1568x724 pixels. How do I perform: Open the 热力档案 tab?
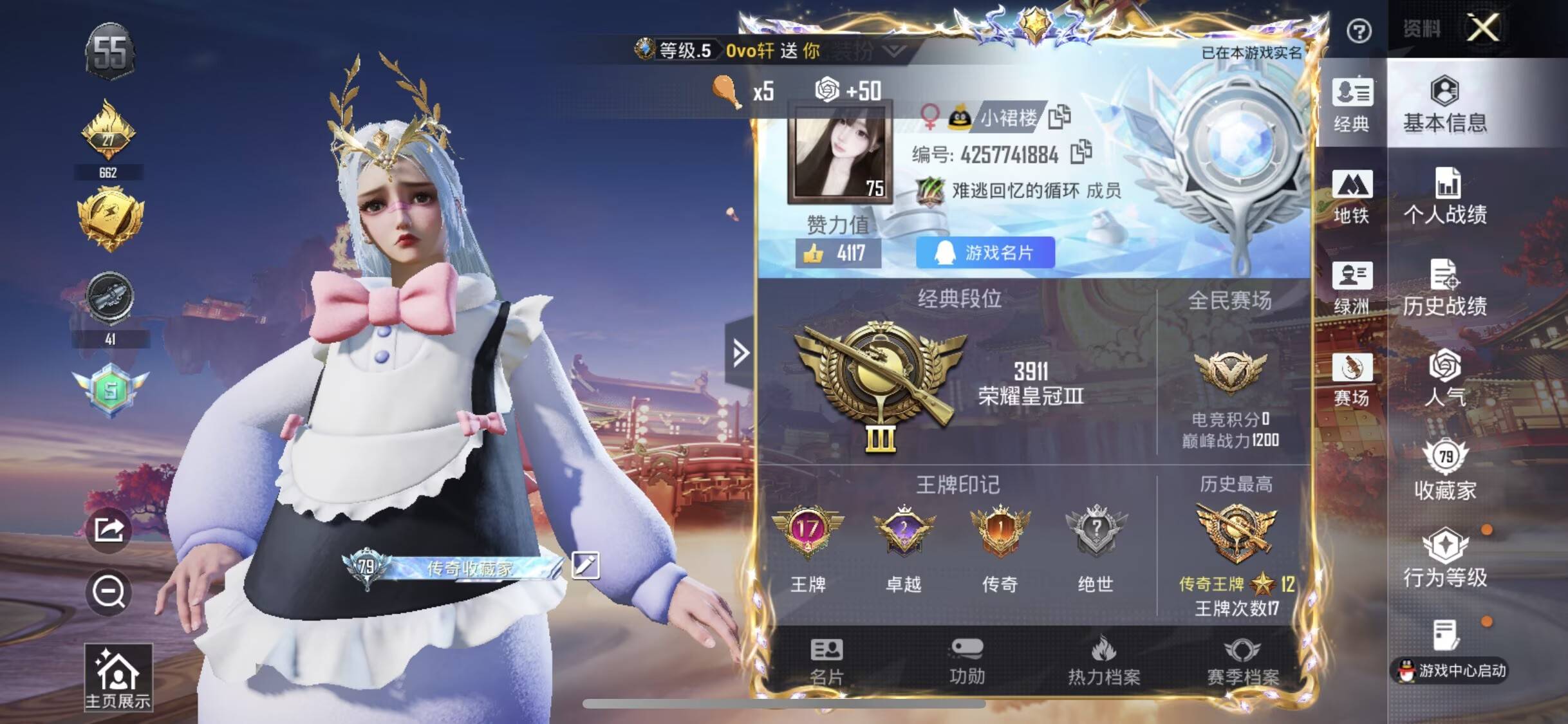tap(1103, 662)
